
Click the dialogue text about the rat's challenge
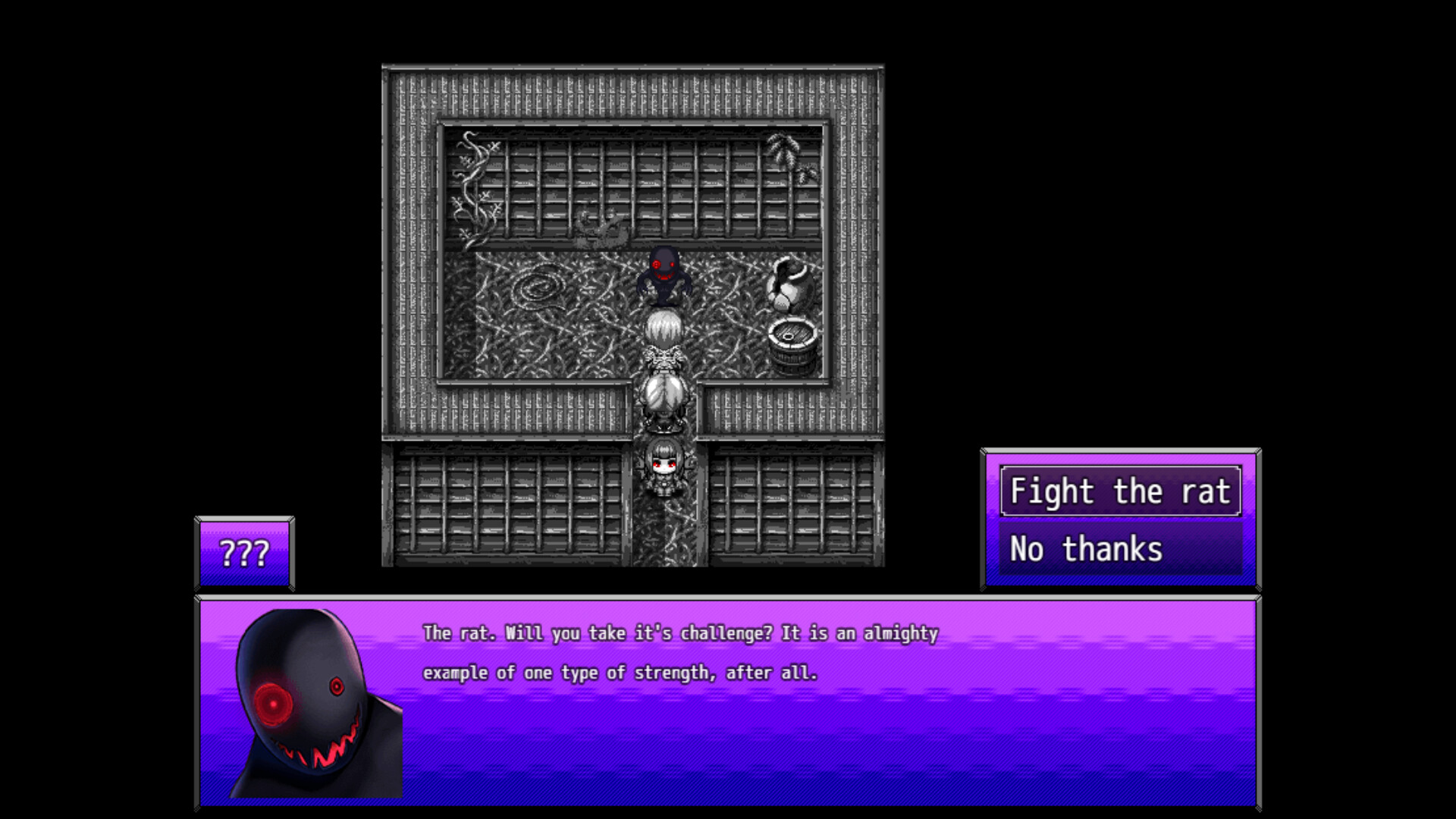(x=681, y=651)
